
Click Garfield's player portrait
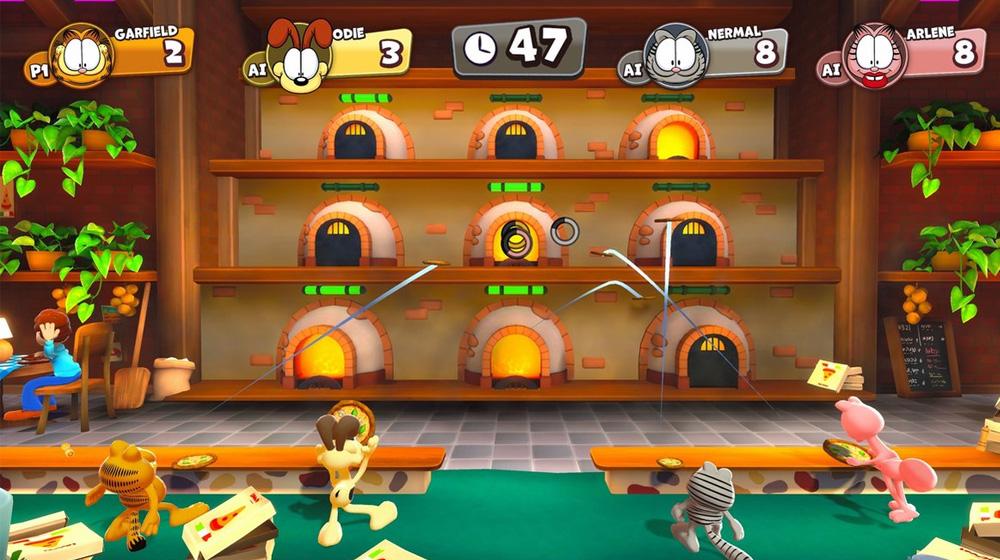[x=82, y=53]
